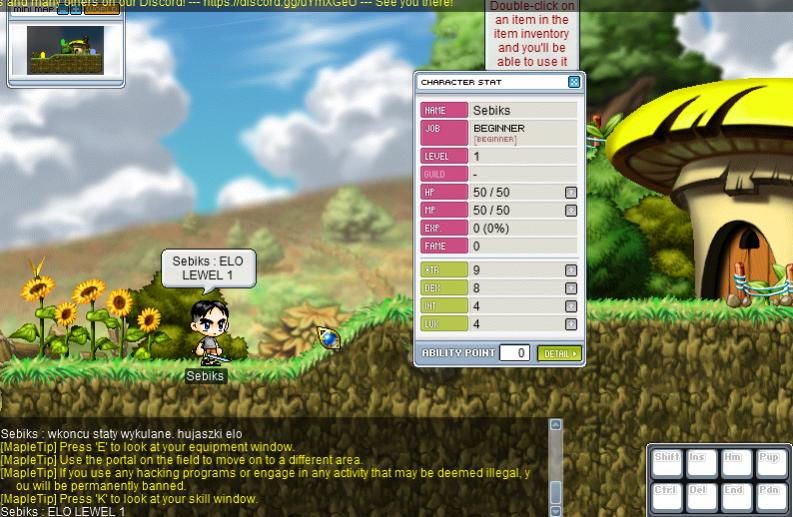Click the STR stat increase button
Image resolution: width=793 pixels, height=517 pixels.
[x=571, y=270]
